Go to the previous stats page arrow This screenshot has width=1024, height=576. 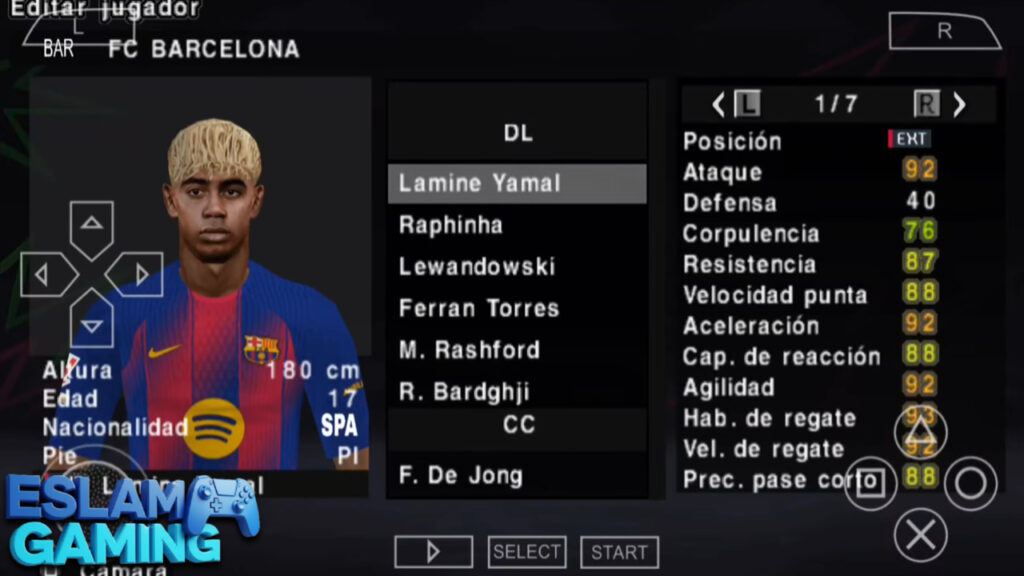tap(718, 104)
